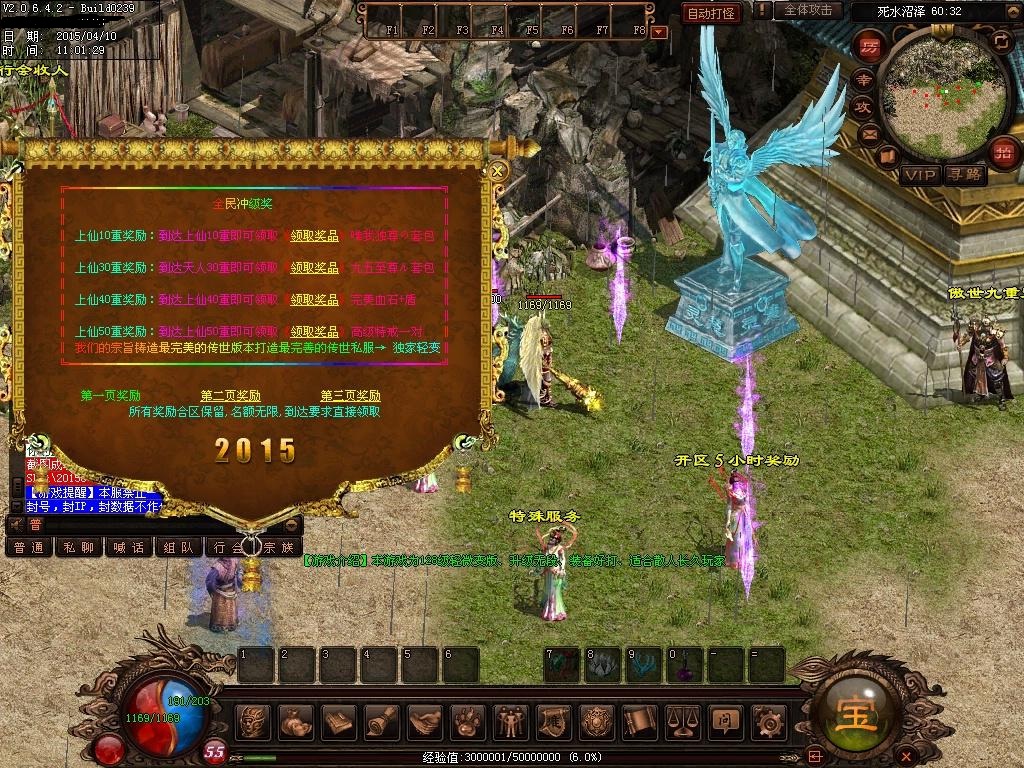This screenshot has height=768, width=1024.
Task: Toggle the 自动打怪 auto-fight button
Action: 712,13
